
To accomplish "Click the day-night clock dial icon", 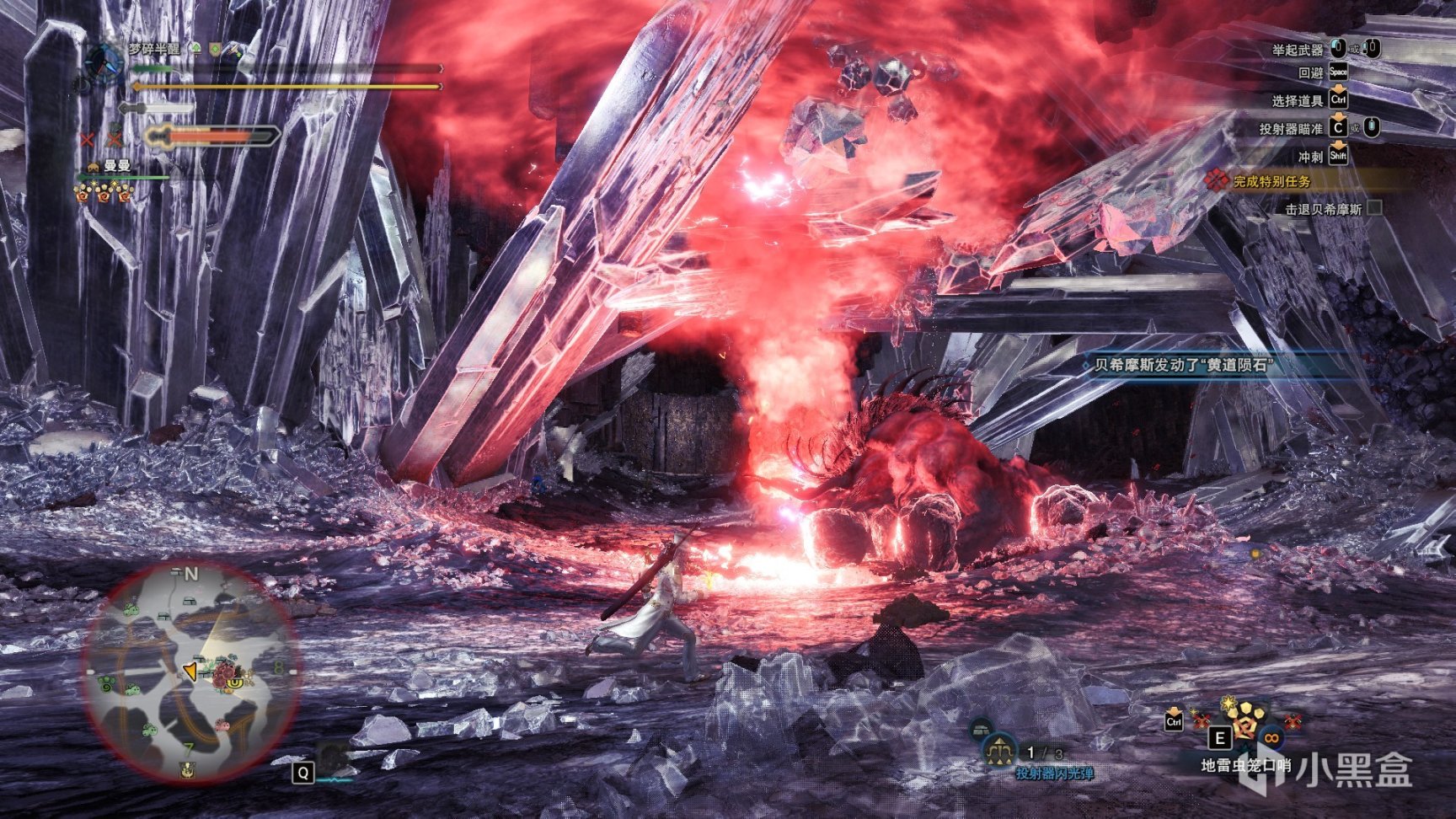I will pos(104,61).
